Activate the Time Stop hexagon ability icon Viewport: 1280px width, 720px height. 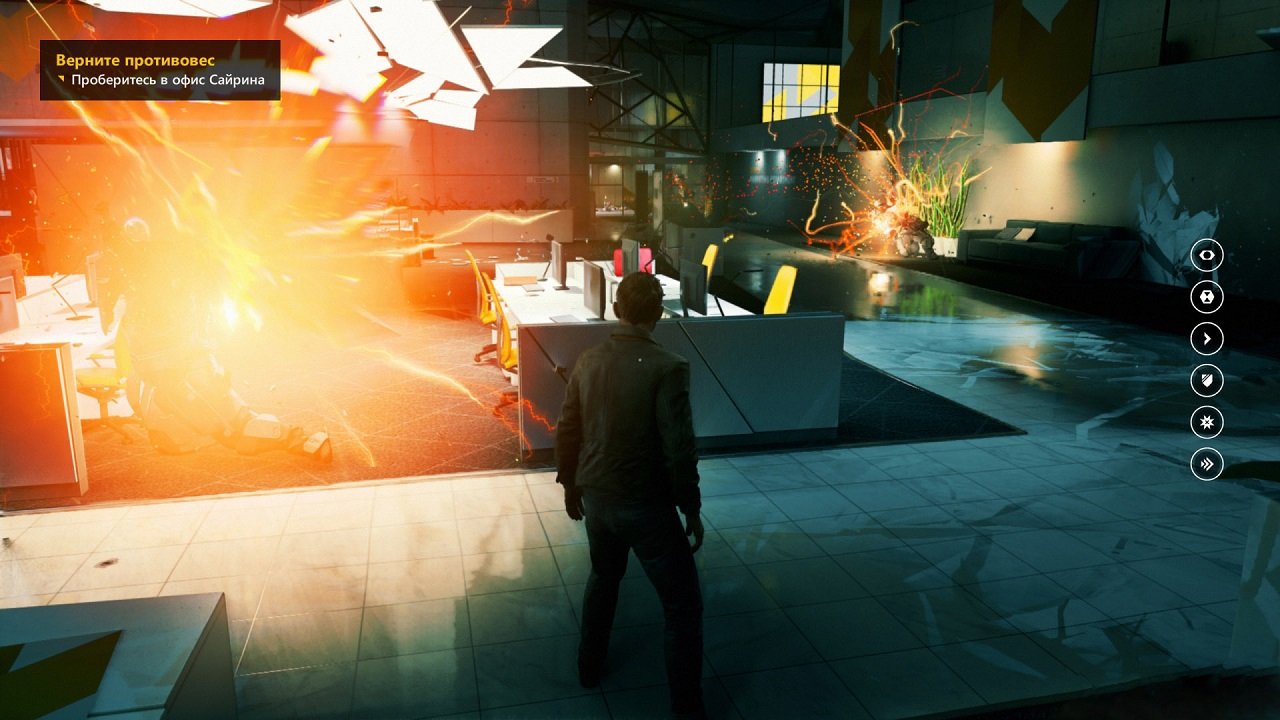click(x=1205, y=297)
